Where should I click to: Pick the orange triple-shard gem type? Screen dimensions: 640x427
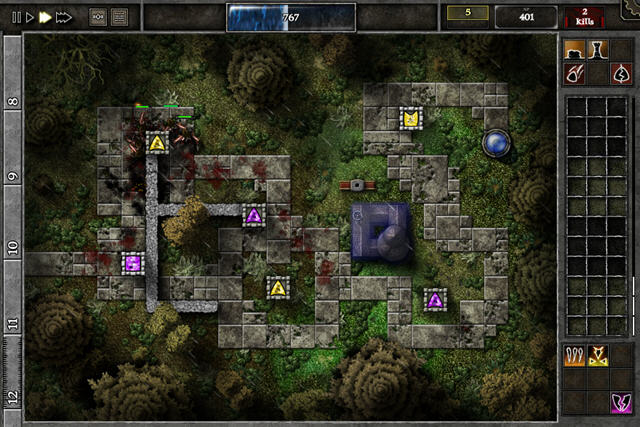574,355
